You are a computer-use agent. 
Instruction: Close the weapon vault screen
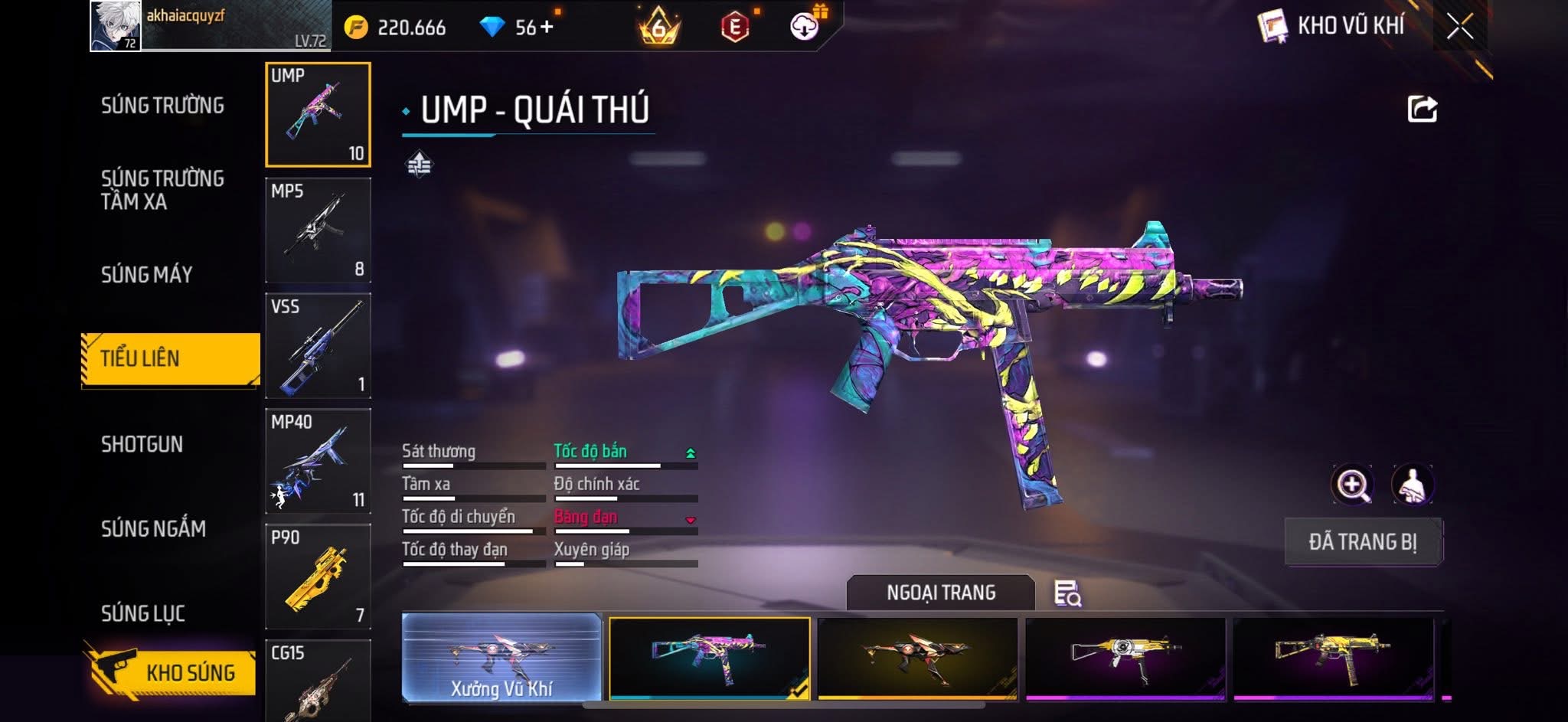(1460, 27)
